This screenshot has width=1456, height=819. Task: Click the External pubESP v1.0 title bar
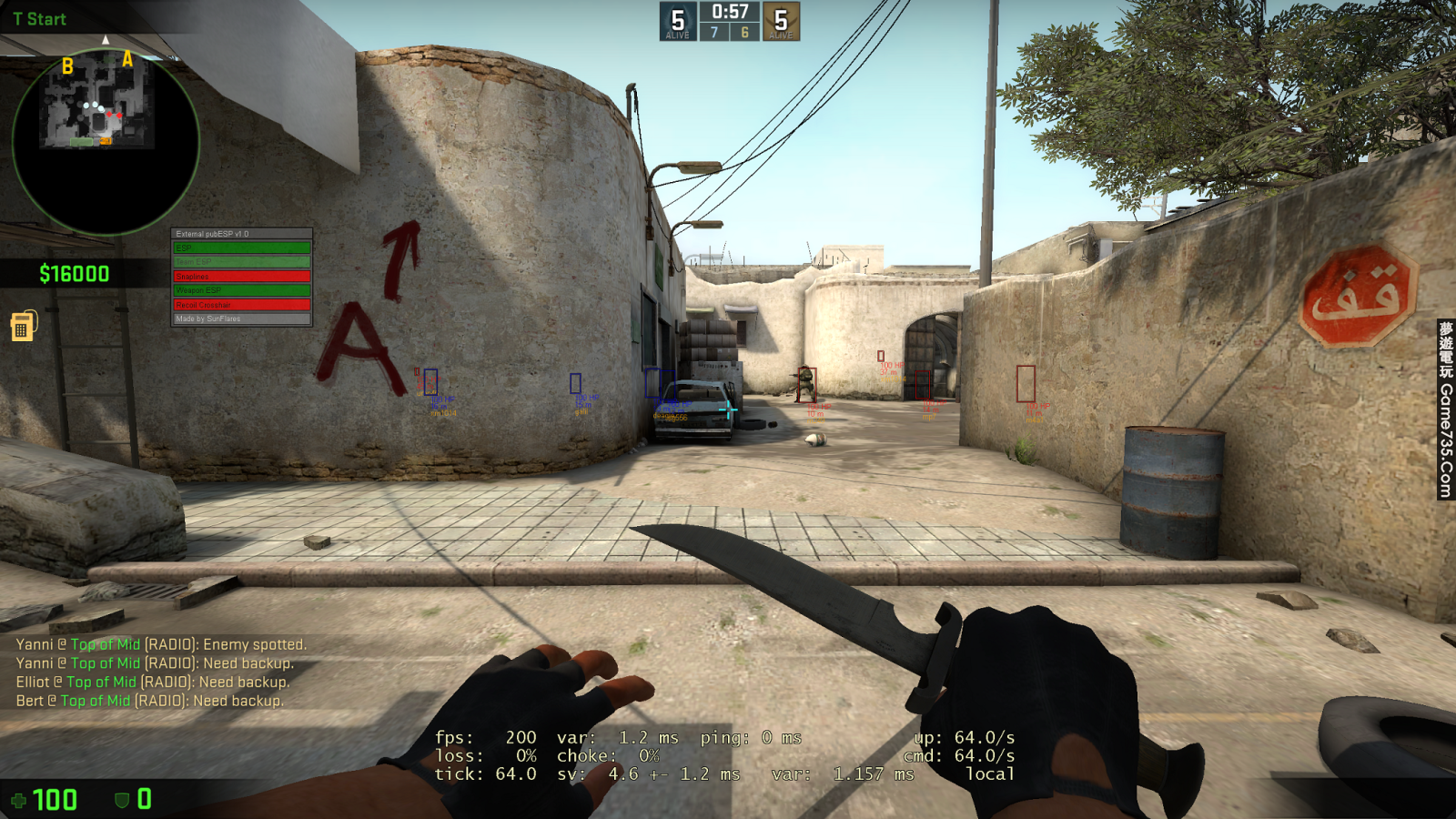point(241,232)
